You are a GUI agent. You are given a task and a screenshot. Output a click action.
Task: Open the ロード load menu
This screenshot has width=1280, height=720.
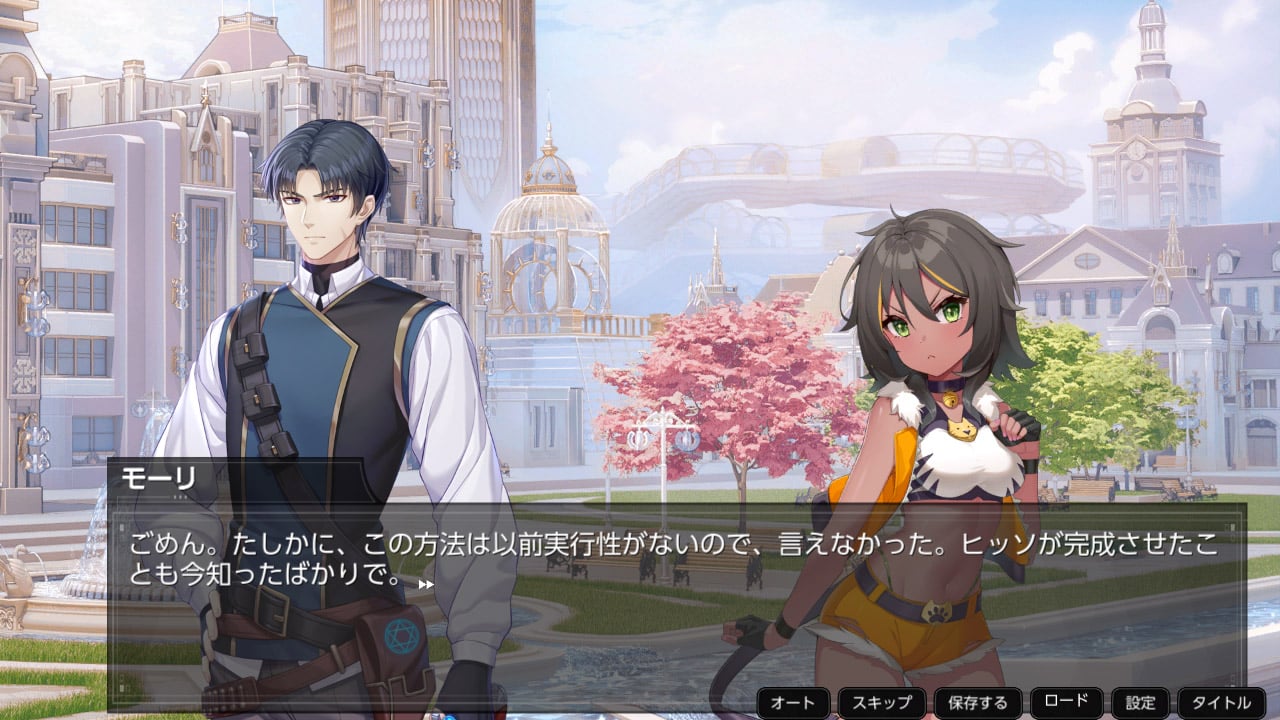coord(1066,701)
